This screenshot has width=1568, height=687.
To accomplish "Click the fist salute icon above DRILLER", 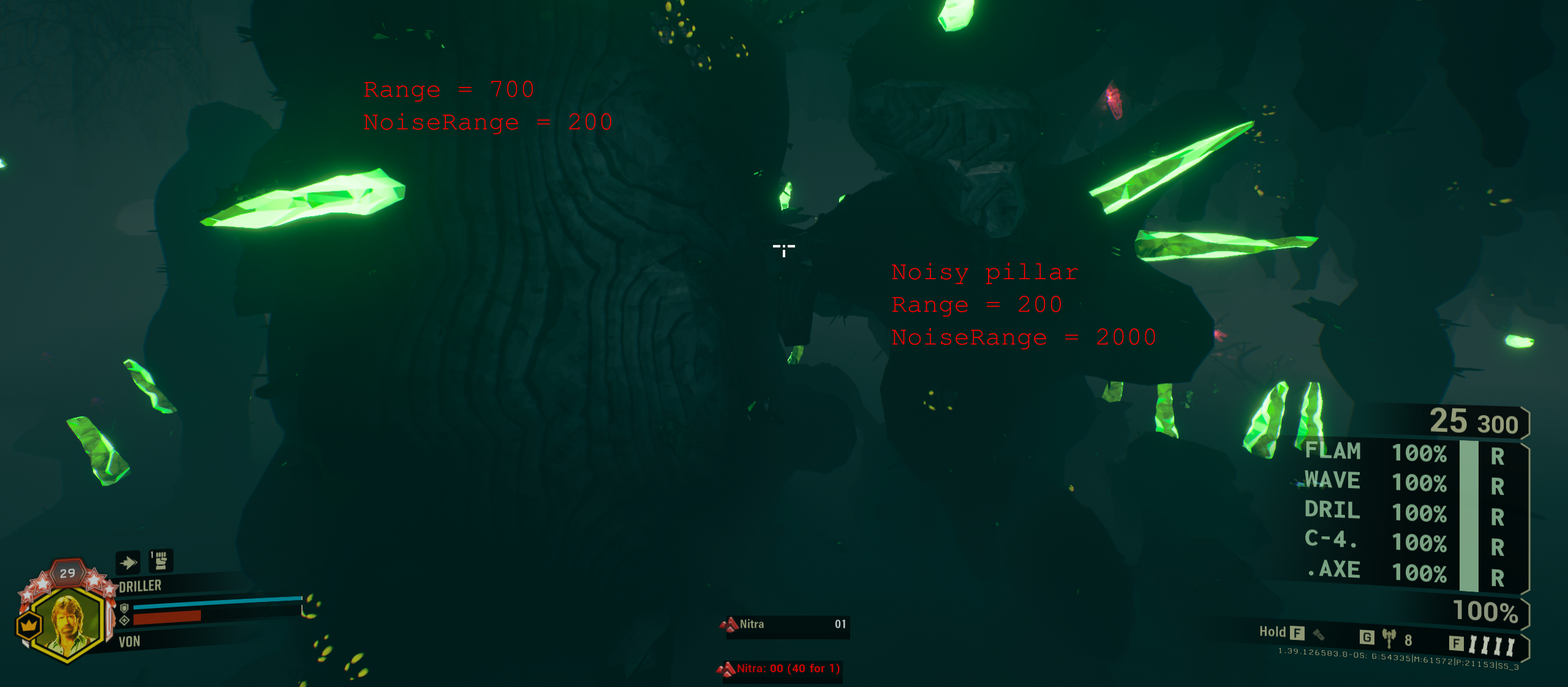I will (x=161, y=560).
